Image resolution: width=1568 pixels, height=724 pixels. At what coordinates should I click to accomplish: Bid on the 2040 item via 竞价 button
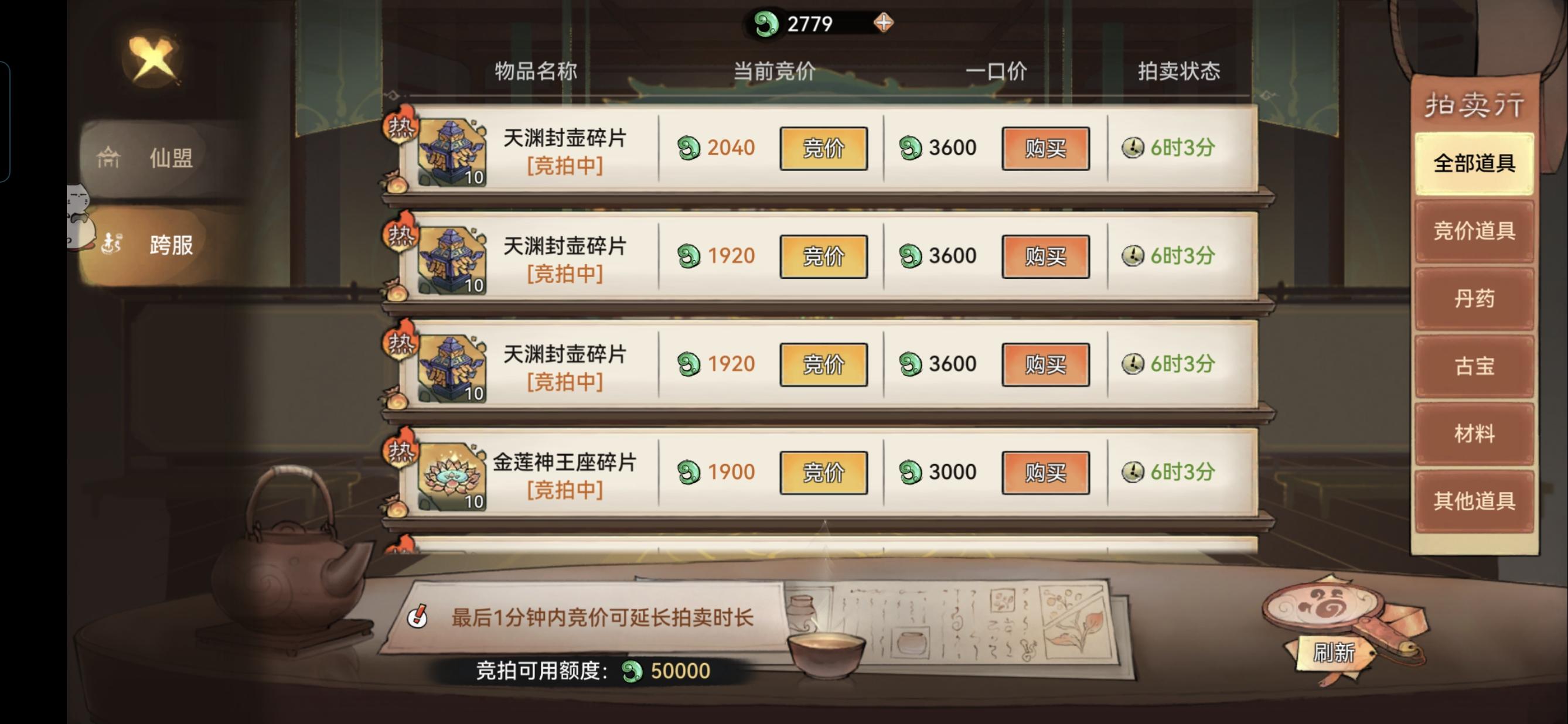824,148
